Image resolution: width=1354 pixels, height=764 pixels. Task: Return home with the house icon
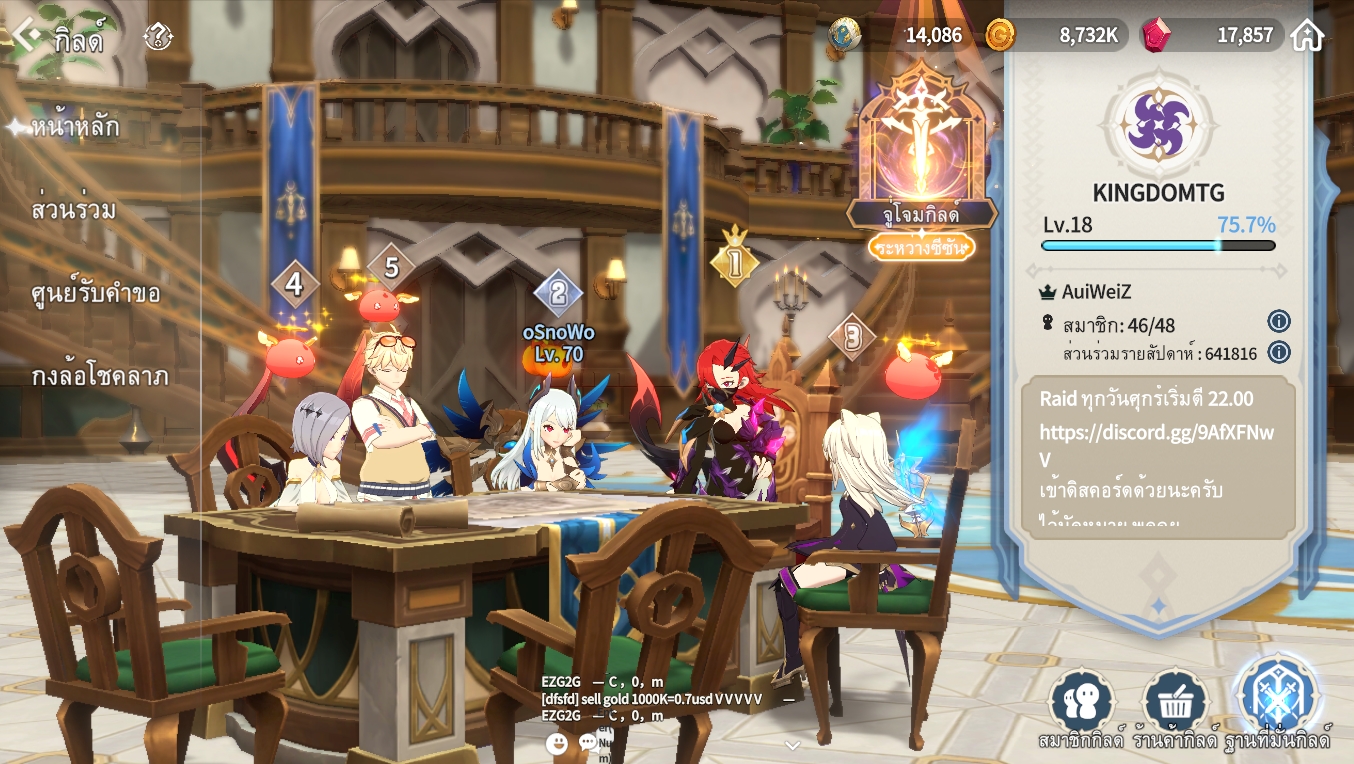(x=1307, y=35)
